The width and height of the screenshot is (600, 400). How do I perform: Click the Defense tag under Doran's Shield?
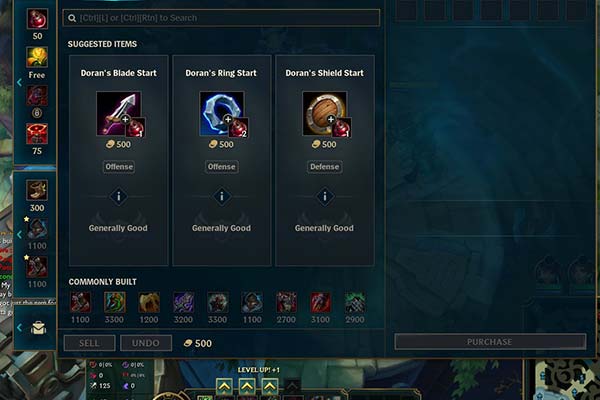click(324, 167)
